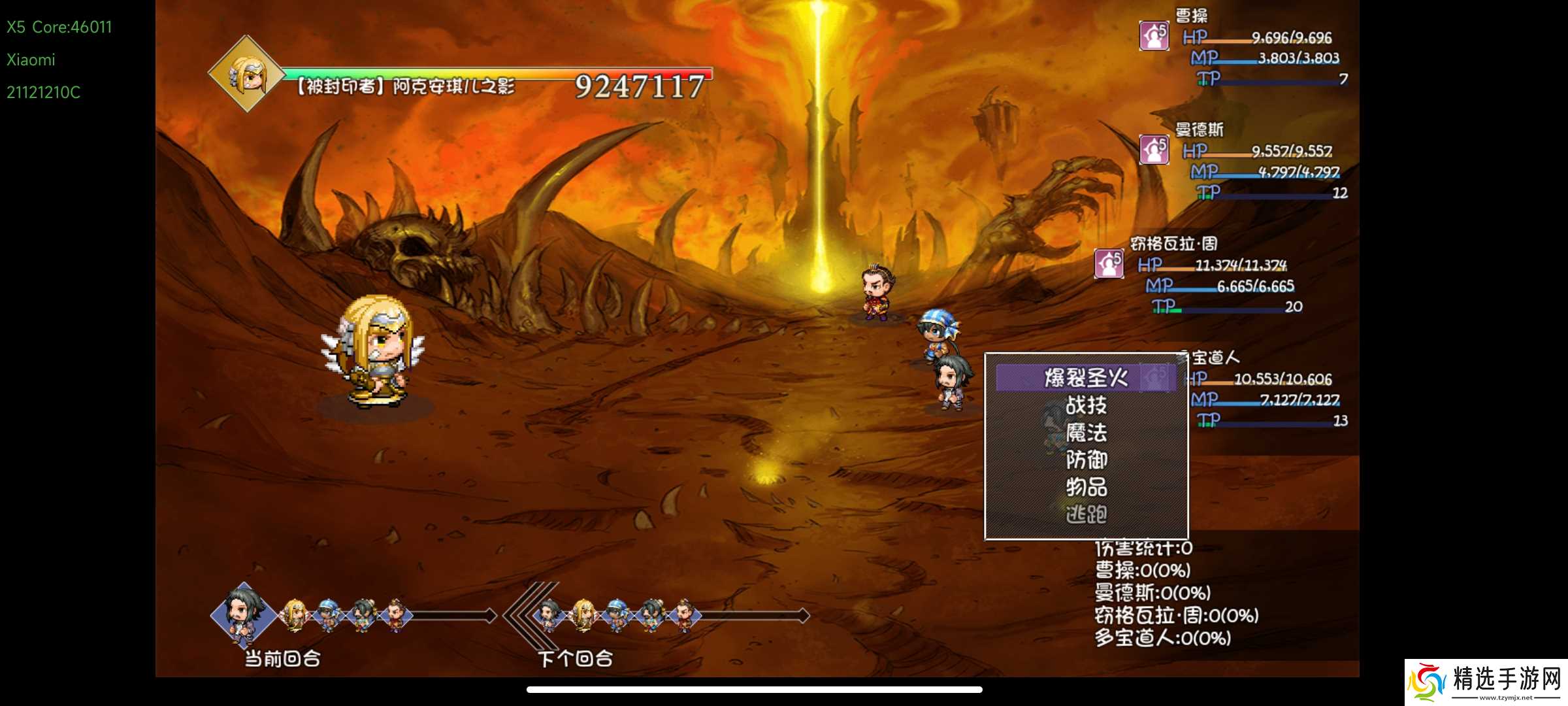Click 曹操's pink status icon
The image size is (1568, 706).
(x=1154, y=35)
